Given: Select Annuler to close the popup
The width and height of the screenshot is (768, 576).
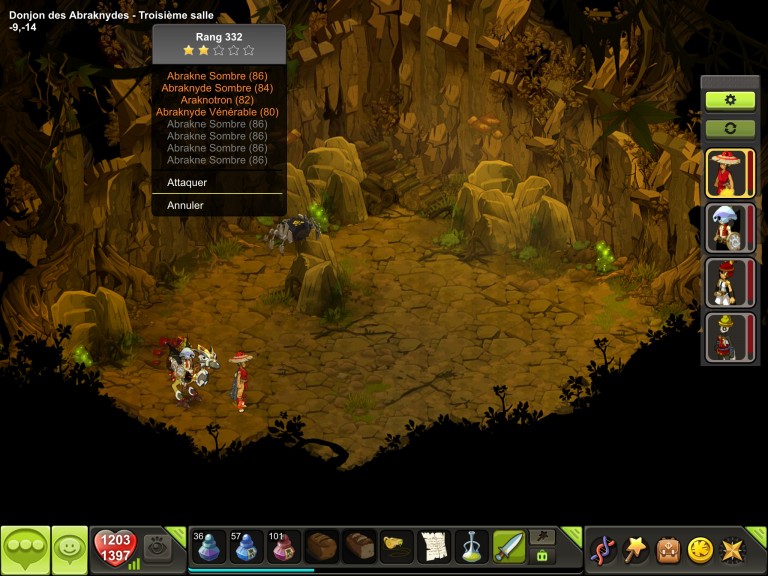Looking at the screenshot, I should click(x=186, y=205).
